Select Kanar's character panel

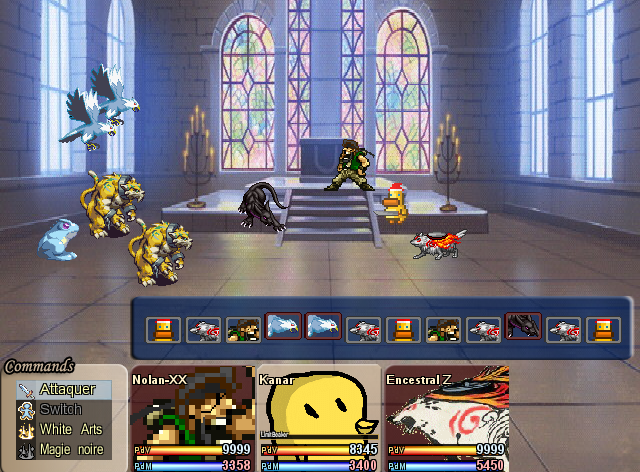click(319, 420)
